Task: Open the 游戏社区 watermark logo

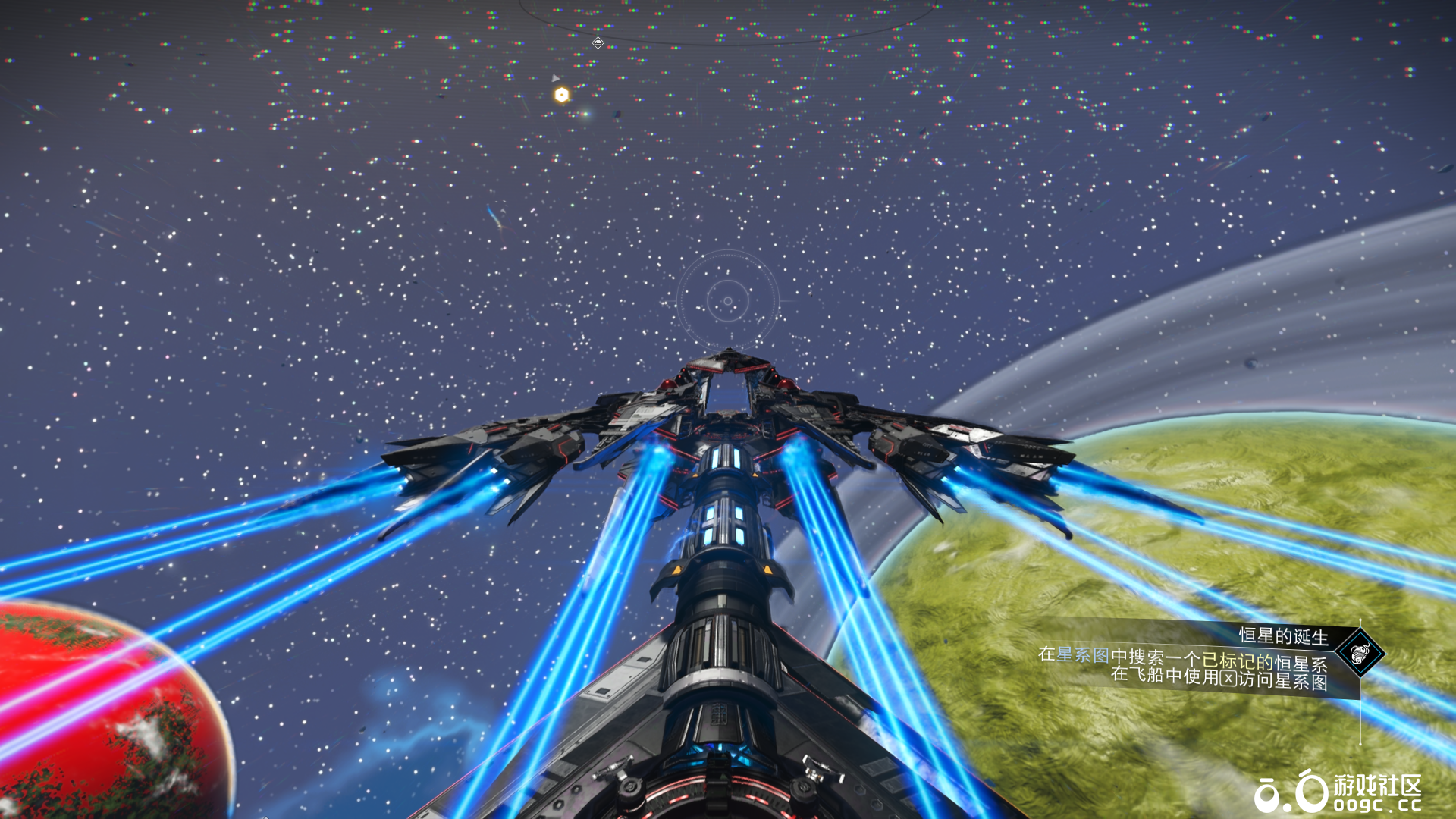Action: coord(1338,792)
